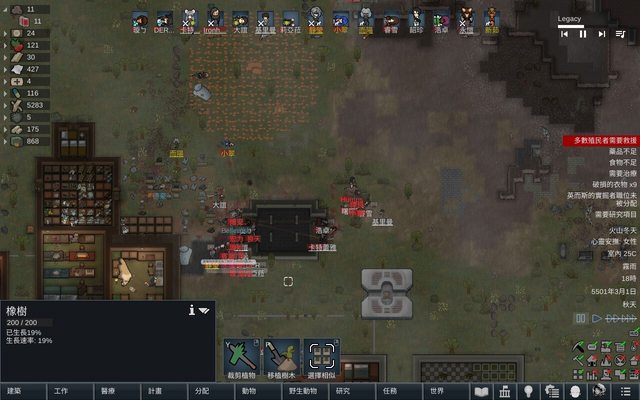Select colonist 小草 in the colonist bar
The height and width of the screenshot is (400, 640).
tap(341, 19)
